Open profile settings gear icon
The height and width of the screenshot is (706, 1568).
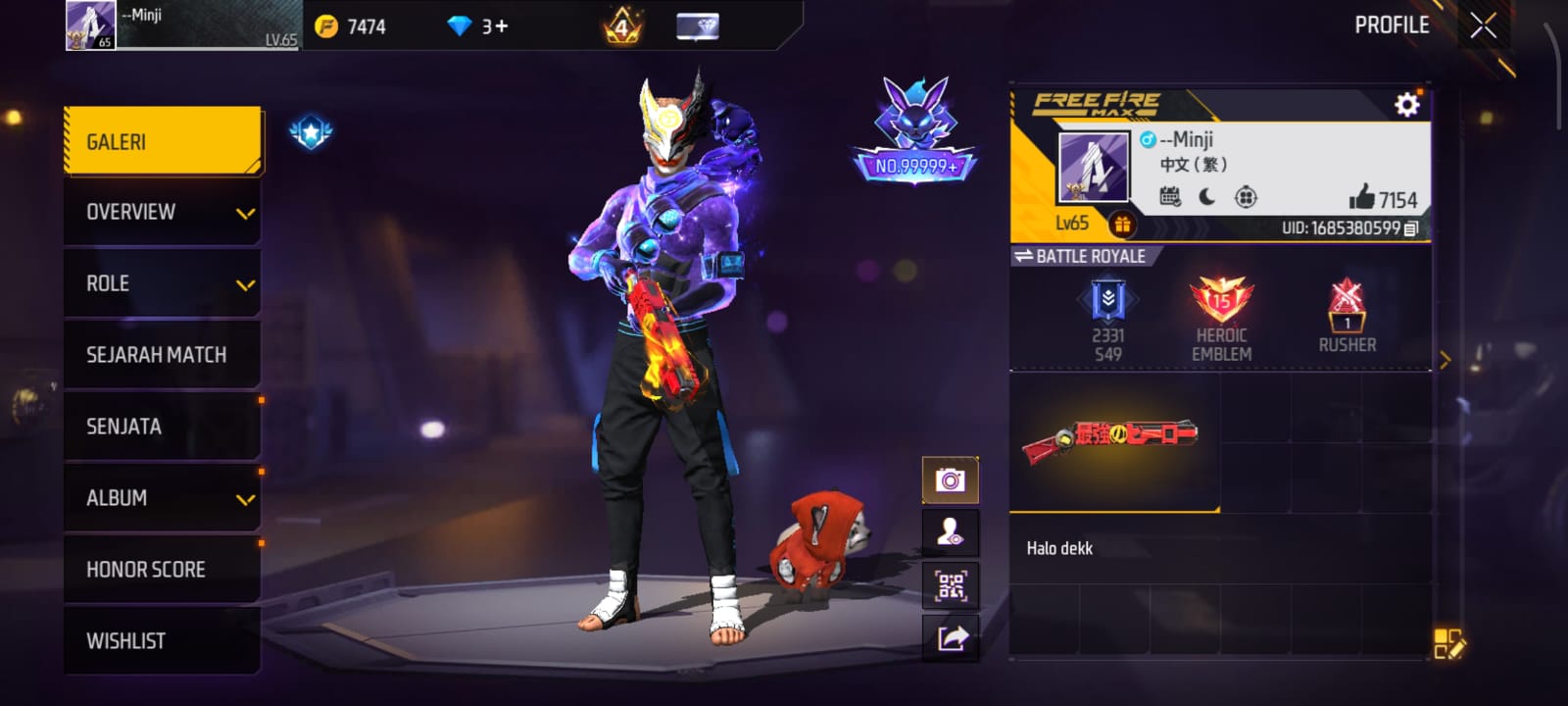coord(1406,105)
